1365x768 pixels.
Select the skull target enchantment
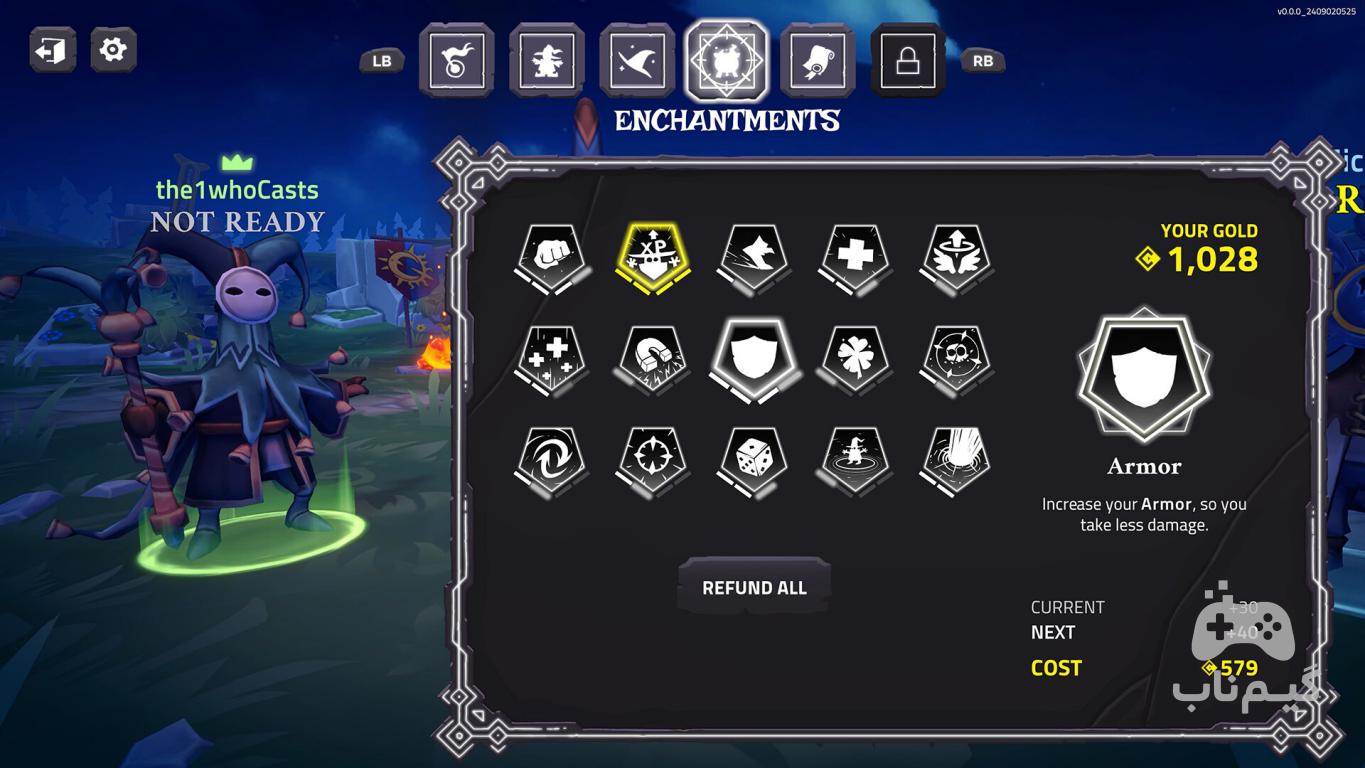pos(956,357)
